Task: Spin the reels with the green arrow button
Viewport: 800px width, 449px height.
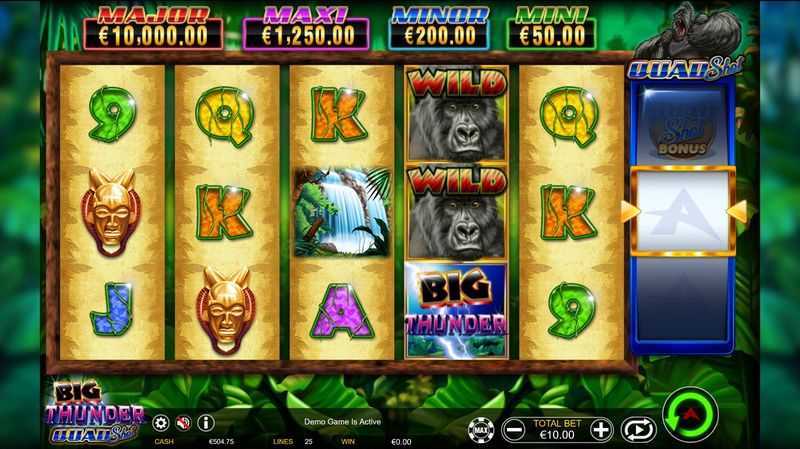Action: point(690,413)
